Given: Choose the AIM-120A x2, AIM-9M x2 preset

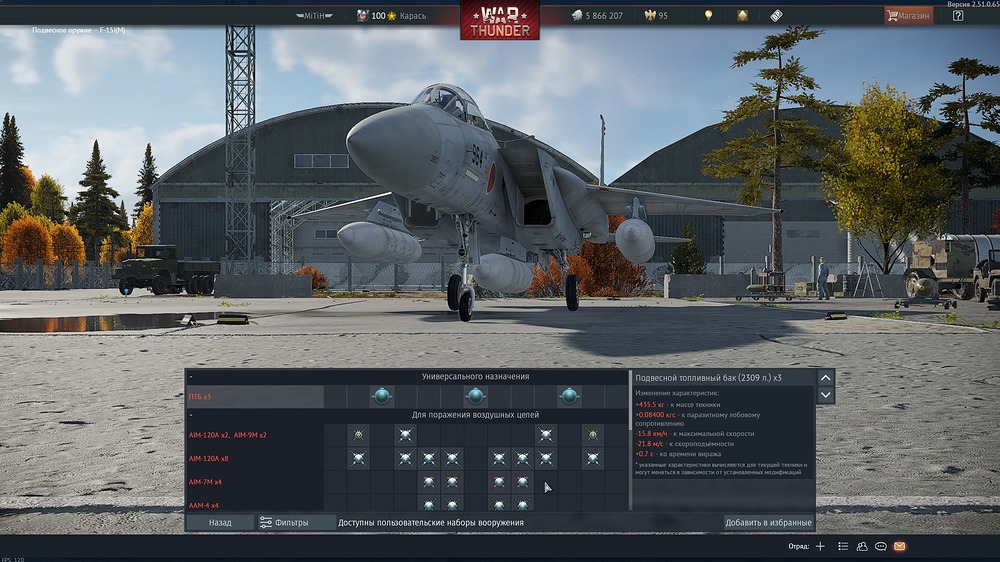Looking at the screenshot, I should [x=255, y=435].
